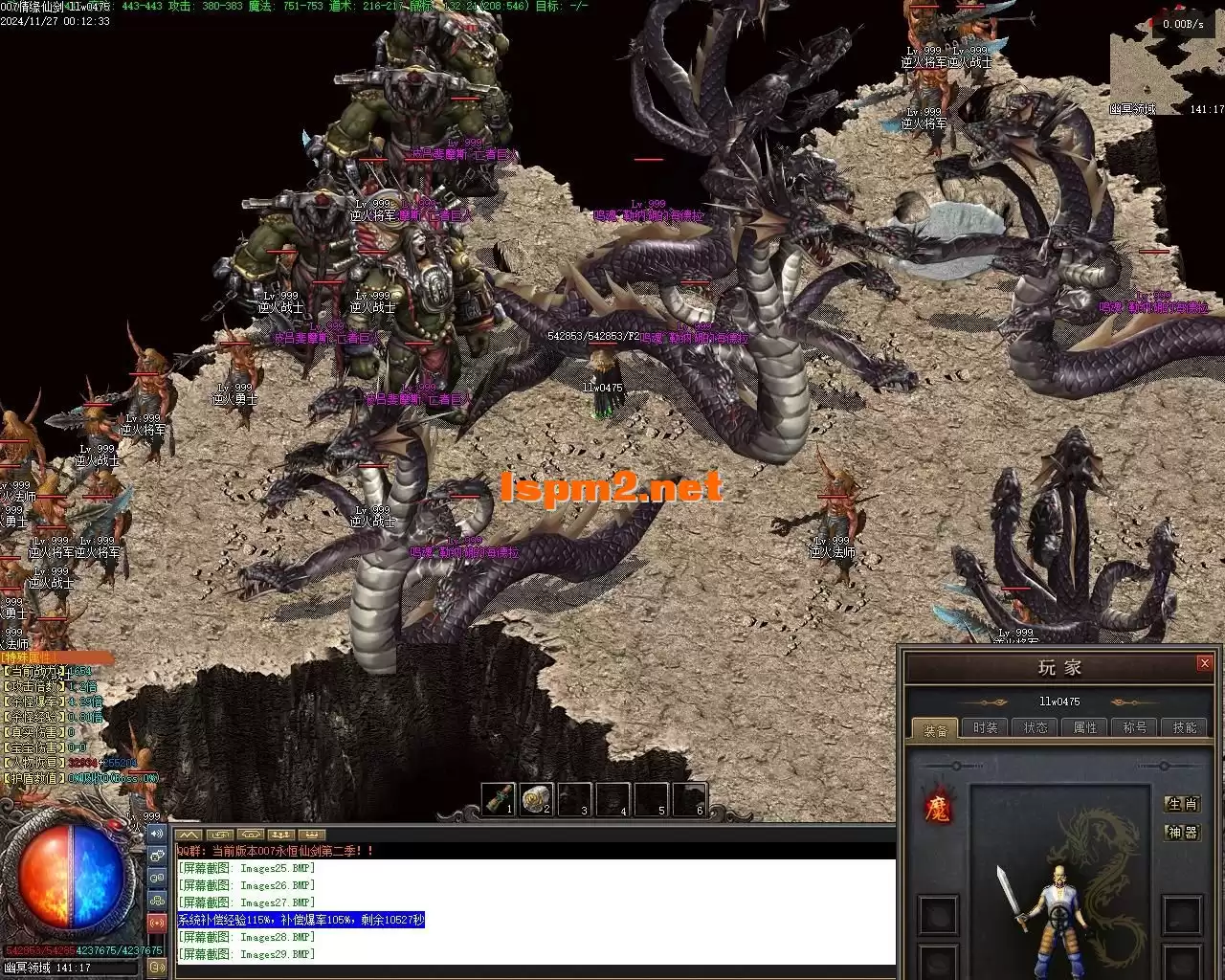Switch to the 技能 skills tab
1225x980 pixels.
1184,727
